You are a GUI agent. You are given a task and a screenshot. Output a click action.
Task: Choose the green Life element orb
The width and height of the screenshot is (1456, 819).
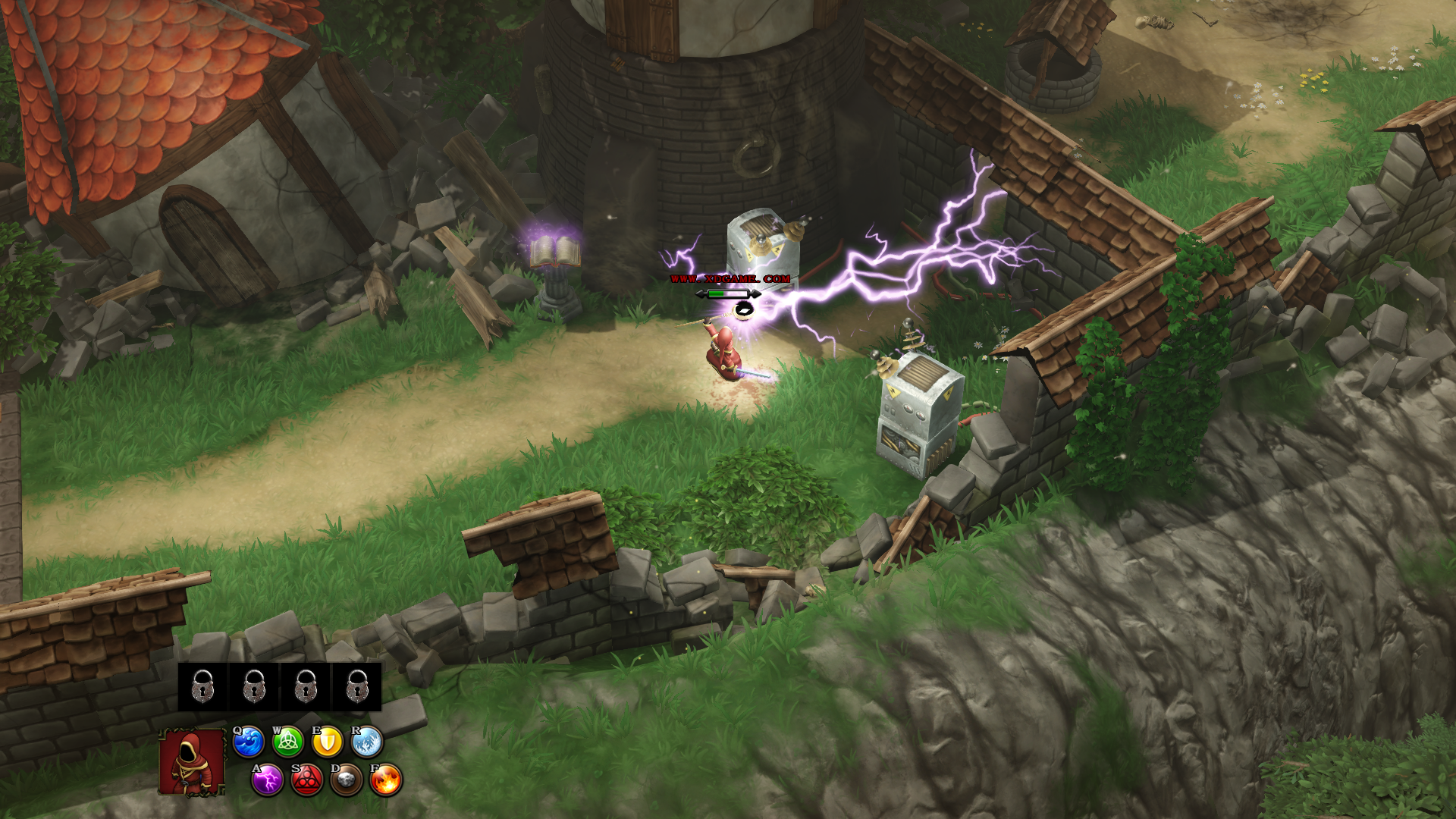coord(288,742)
